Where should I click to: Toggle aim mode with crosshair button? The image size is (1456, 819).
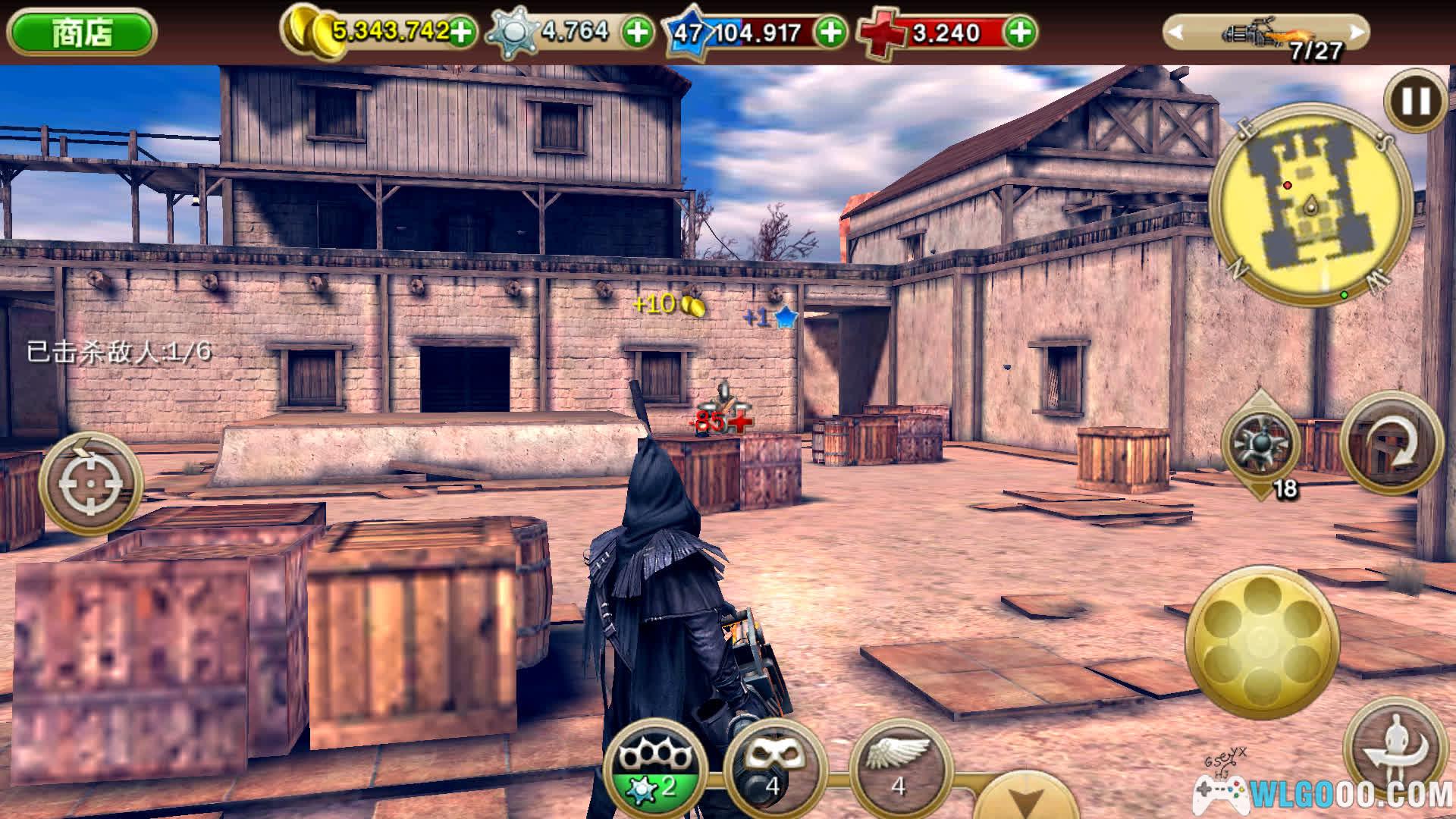91,483
